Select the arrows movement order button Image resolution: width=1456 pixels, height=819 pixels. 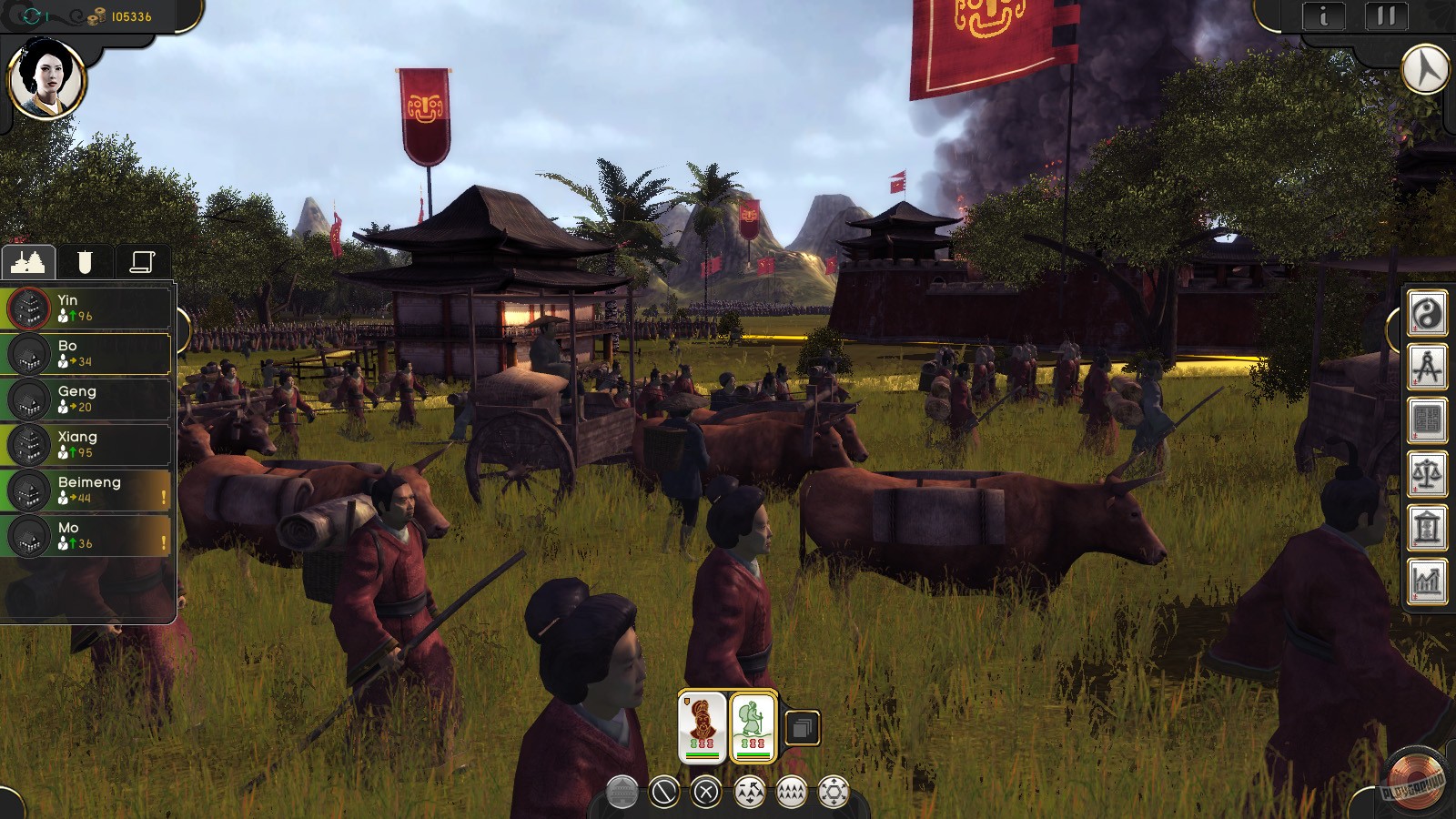tap(750, 790)
